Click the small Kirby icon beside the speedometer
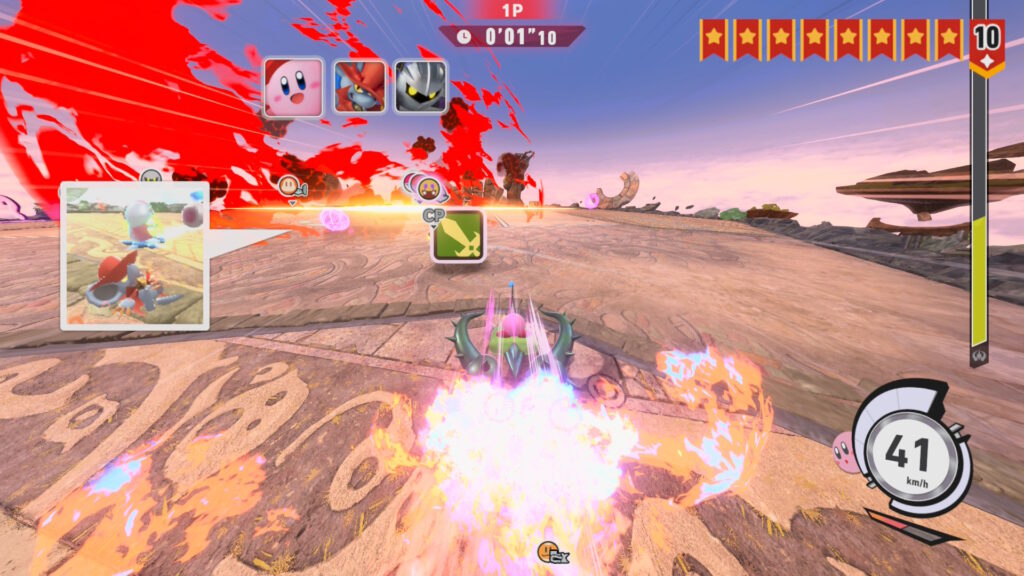 point(845,452)
